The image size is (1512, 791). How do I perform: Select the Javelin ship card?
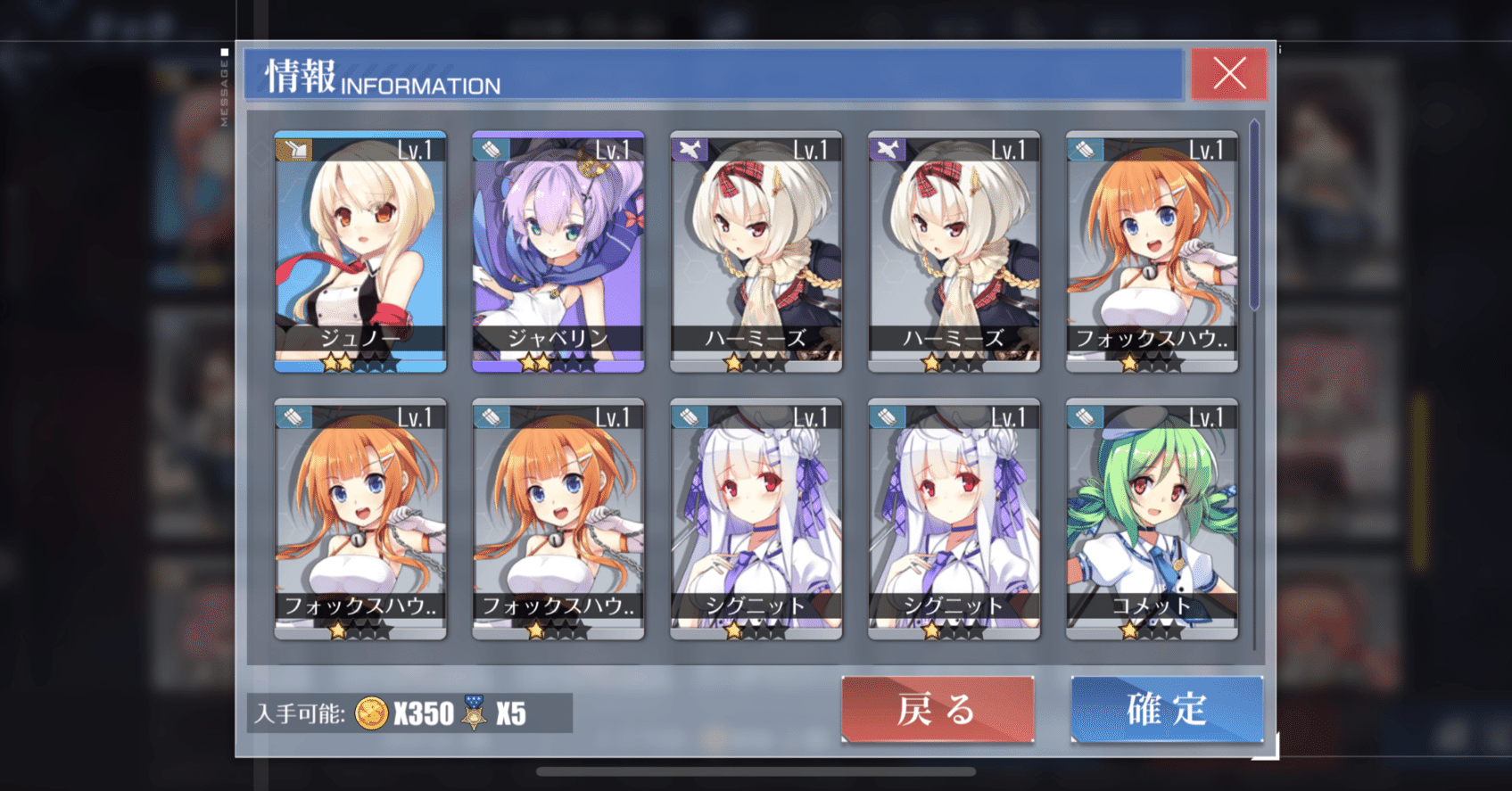(x=558, y=250)
